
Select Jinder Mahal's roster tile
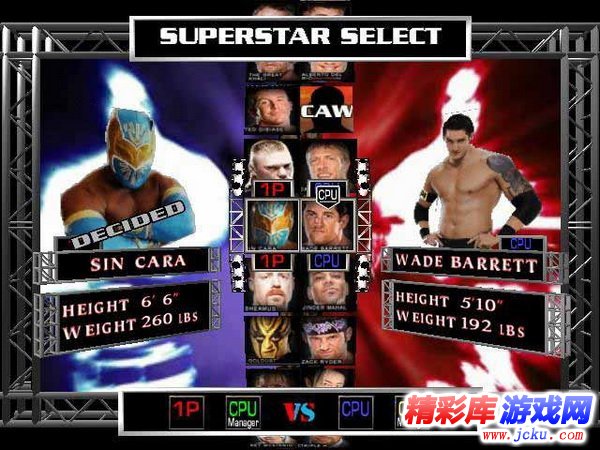[x=325, y=283]
